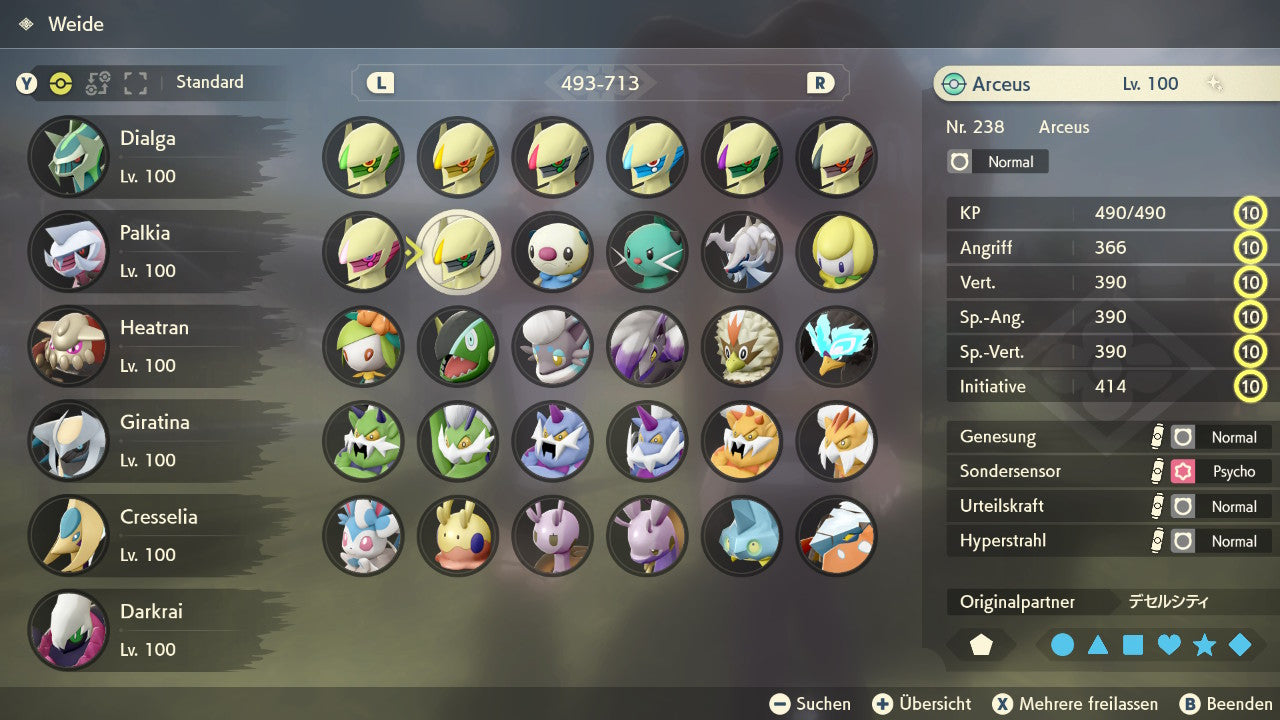Select the Normal type badge under Nr. 238
This screenshot has width=1280, height=720.
(996, 161)
